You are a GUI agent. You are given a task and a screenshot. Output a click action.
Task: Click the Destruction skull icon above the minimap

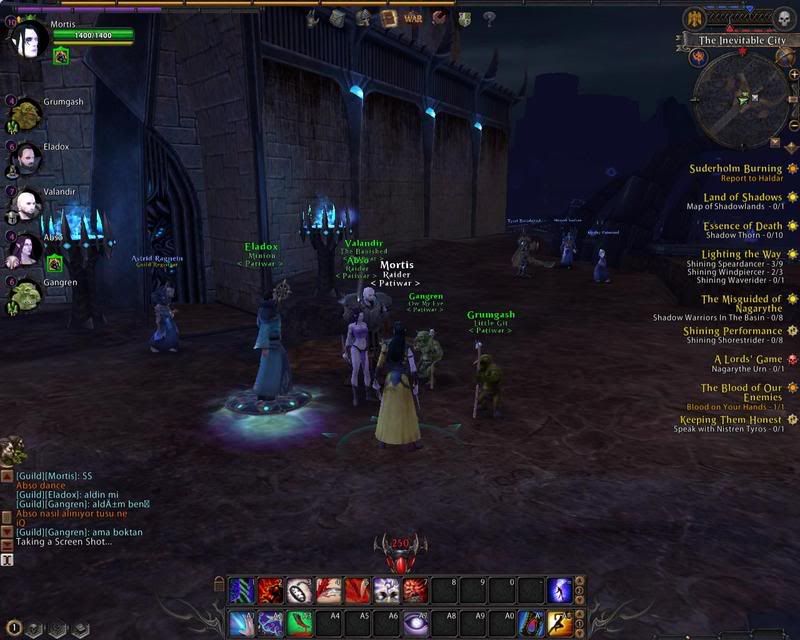[x=783, y=19]
